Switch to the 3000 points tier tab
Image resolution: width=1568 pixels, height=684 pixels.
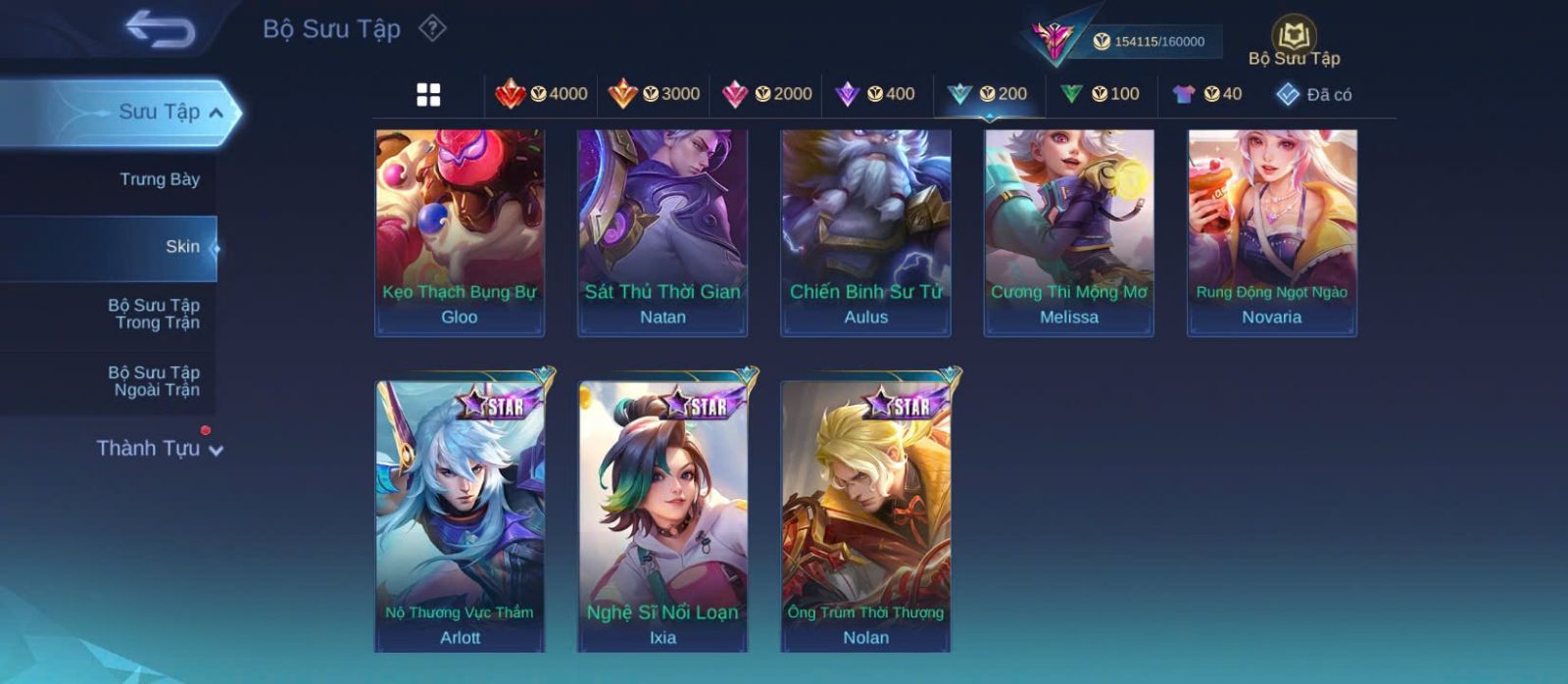pos(654,94)
